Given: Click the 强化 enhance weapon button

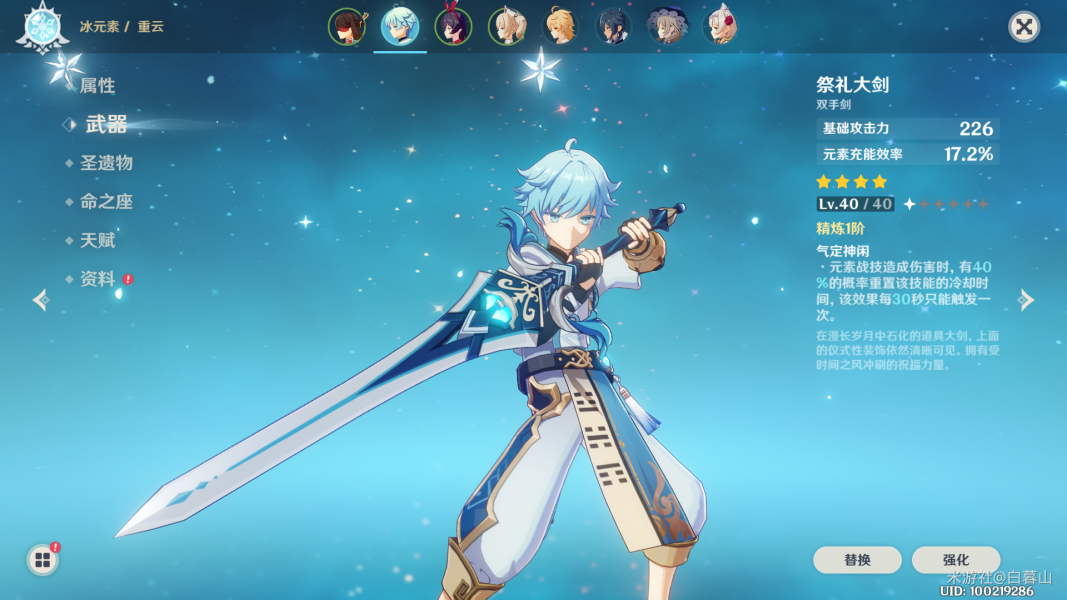Looking at the screenshot, I should tap(955, 560).
